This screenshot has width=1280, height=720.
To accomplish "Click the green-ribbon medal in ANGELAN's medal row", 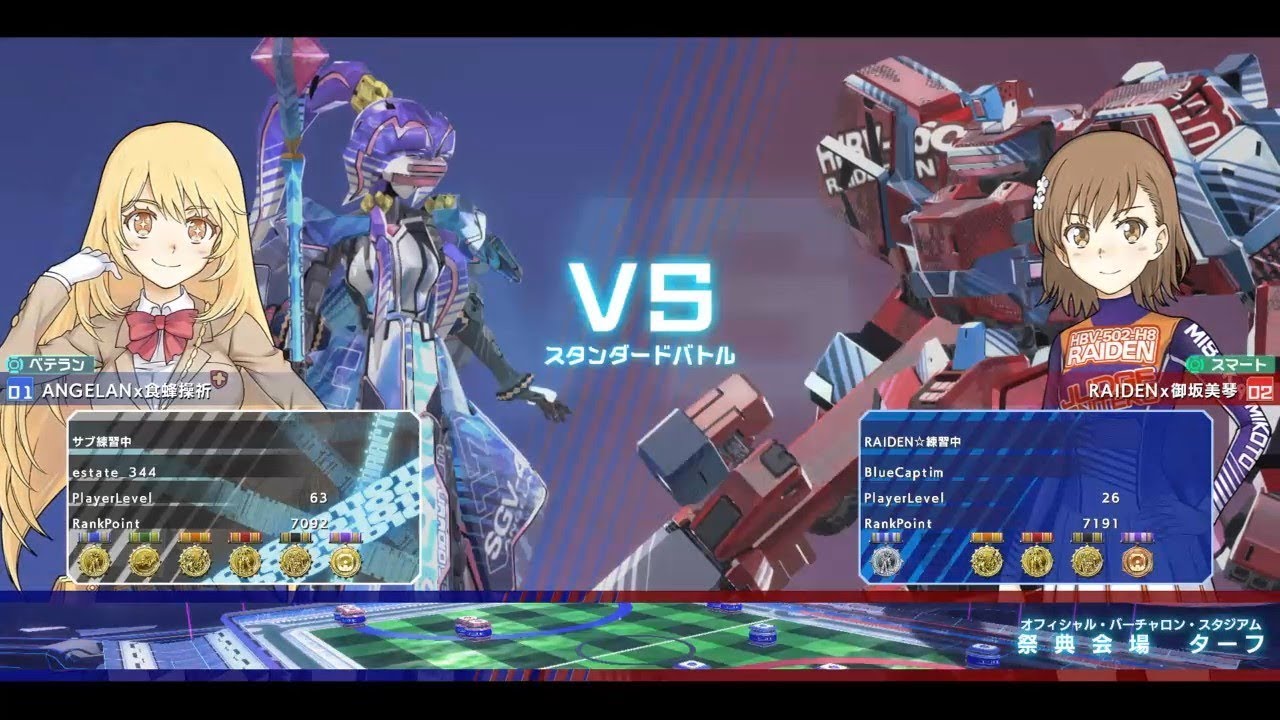I will [144, 561].
